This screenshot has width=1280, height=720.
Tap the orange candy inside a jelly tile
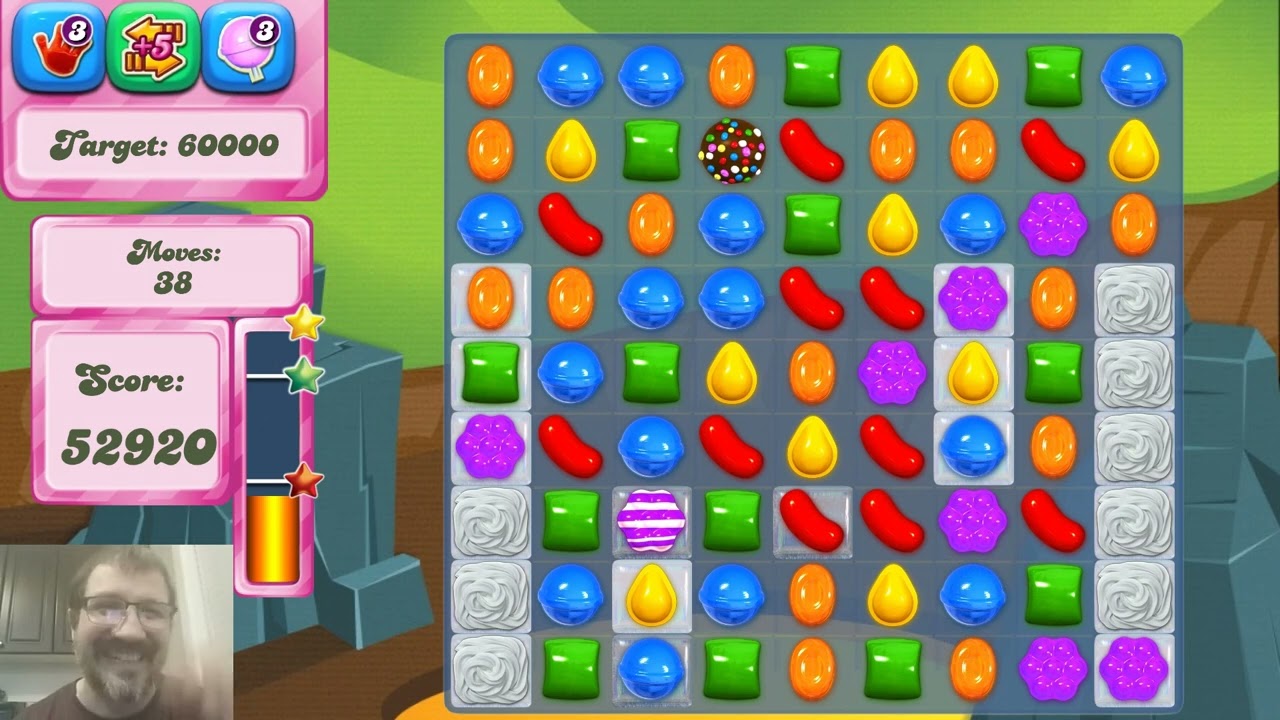(x=490, y=298)
